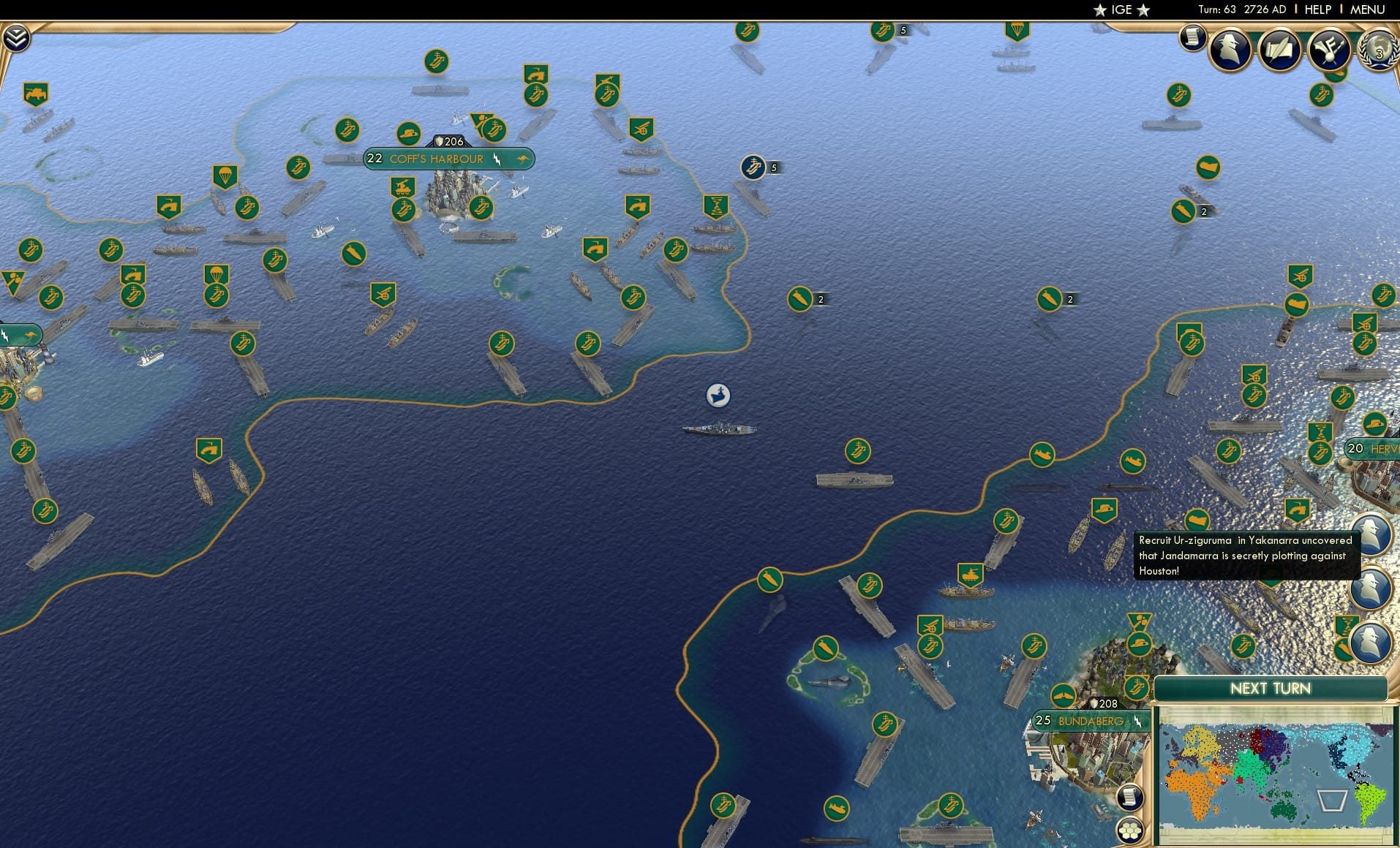Open the Diplomacy Overview icon
This screenshot has width=1400, height=848.
1329,50
